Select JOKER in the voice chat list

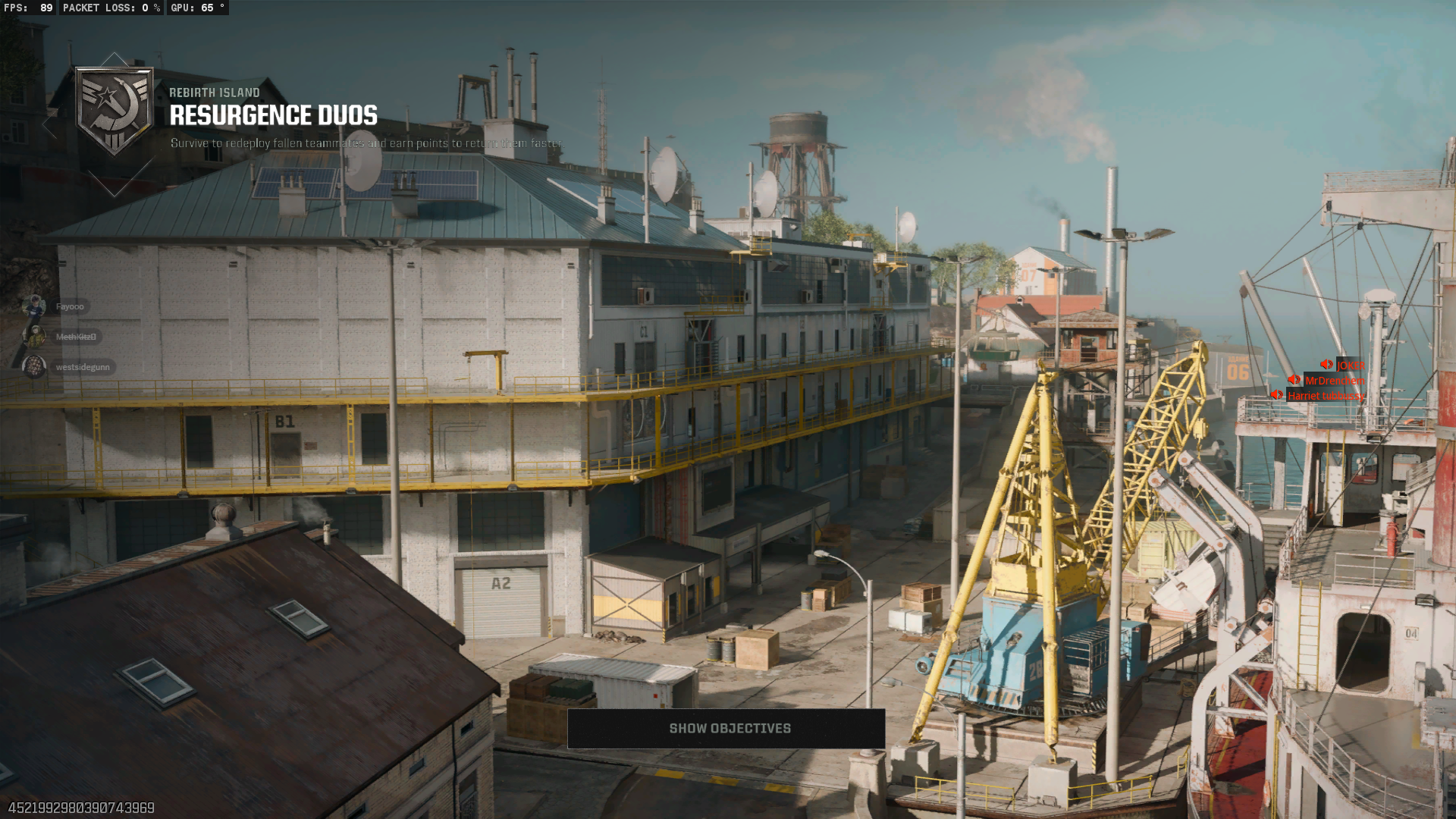point(1349,366)
